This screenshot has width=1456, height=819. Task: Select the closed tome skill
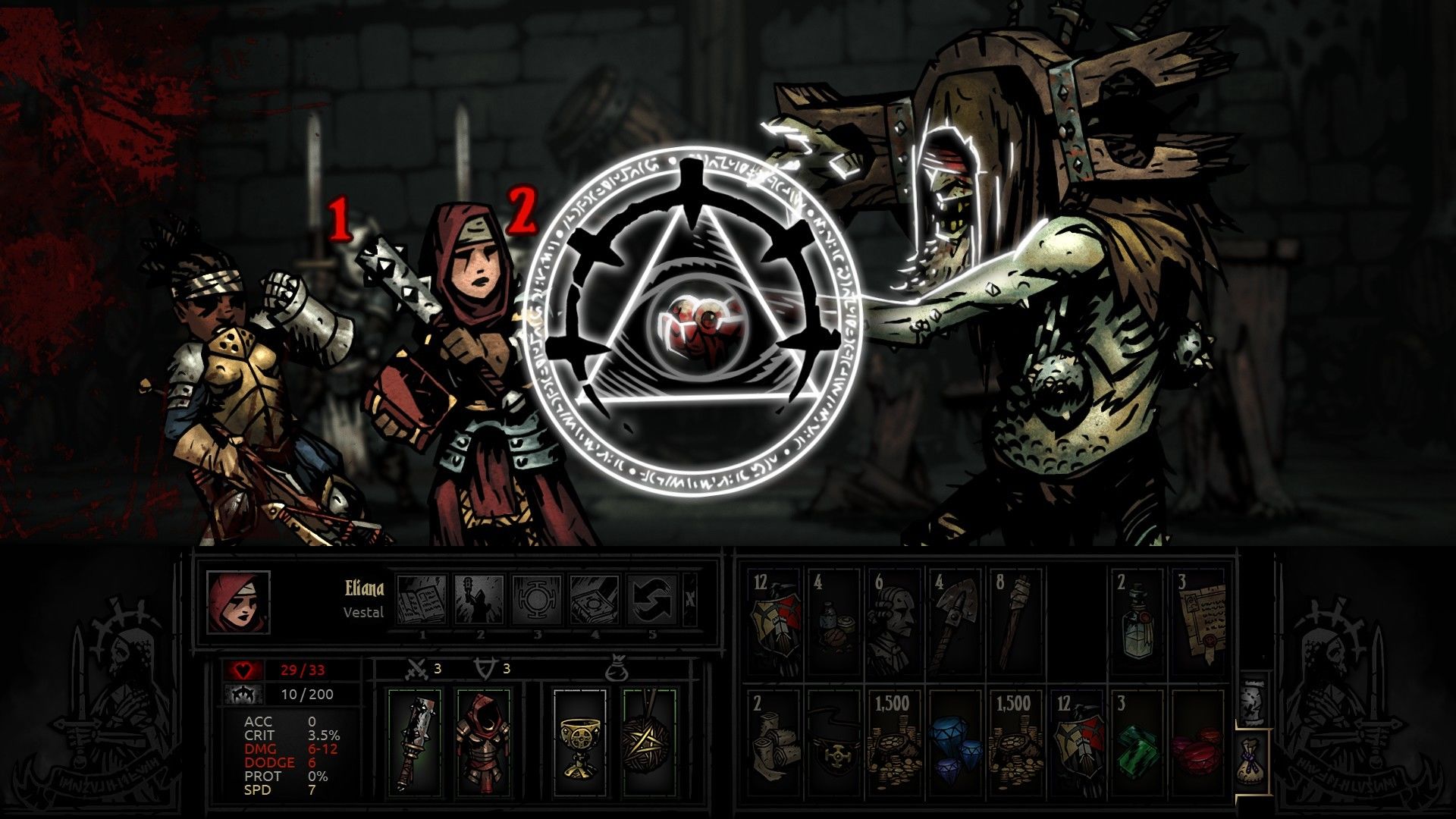click(594, 600)
